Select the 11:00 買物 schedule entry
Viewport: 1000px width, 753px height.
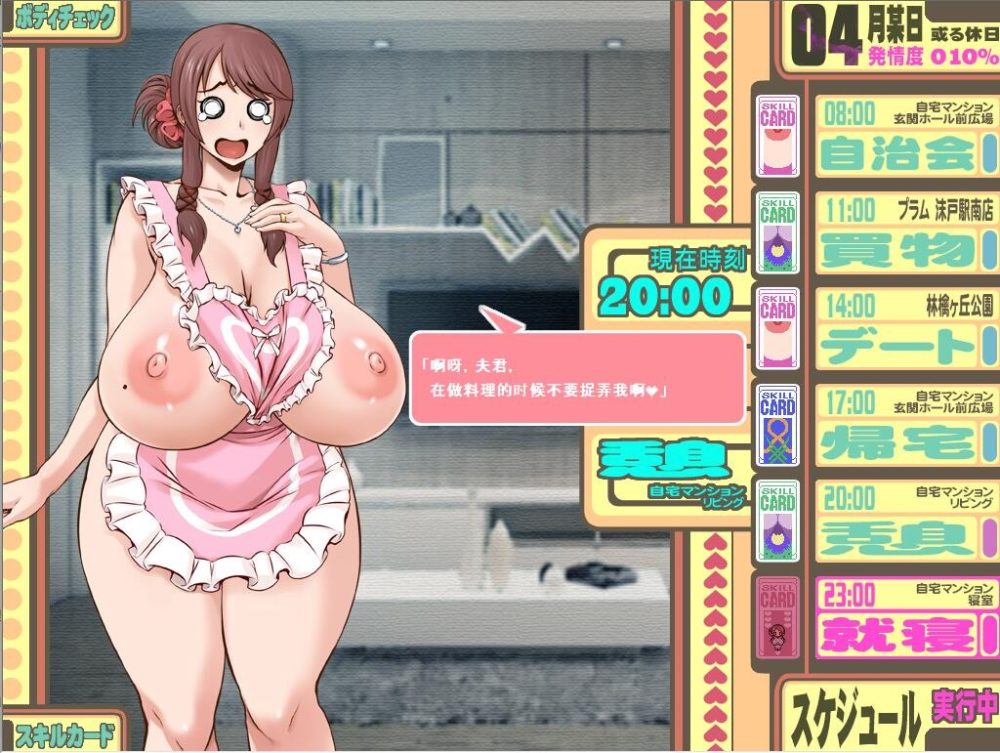click(899, 232)
